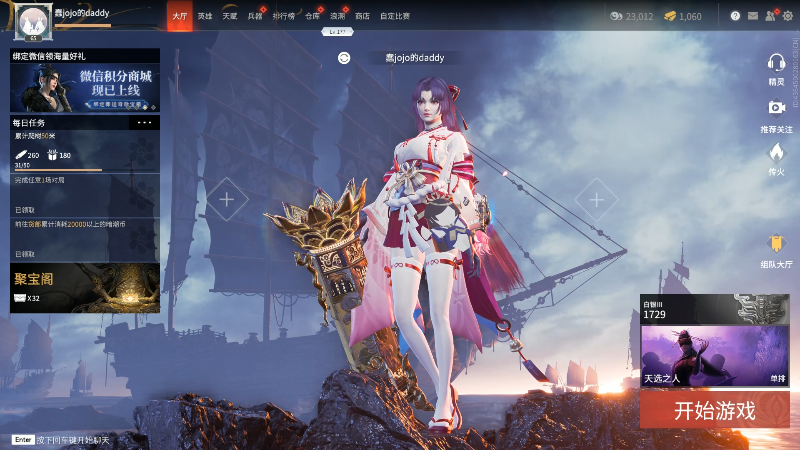
Task: Open the 天赋 talents tab
Action: (x=230, y=16)
